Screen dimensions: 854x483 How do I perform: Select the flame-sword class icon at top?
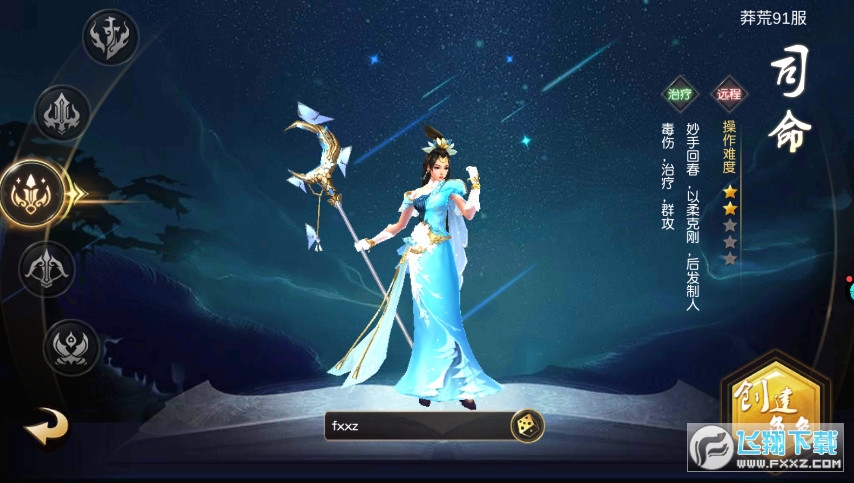click(110, 38)
